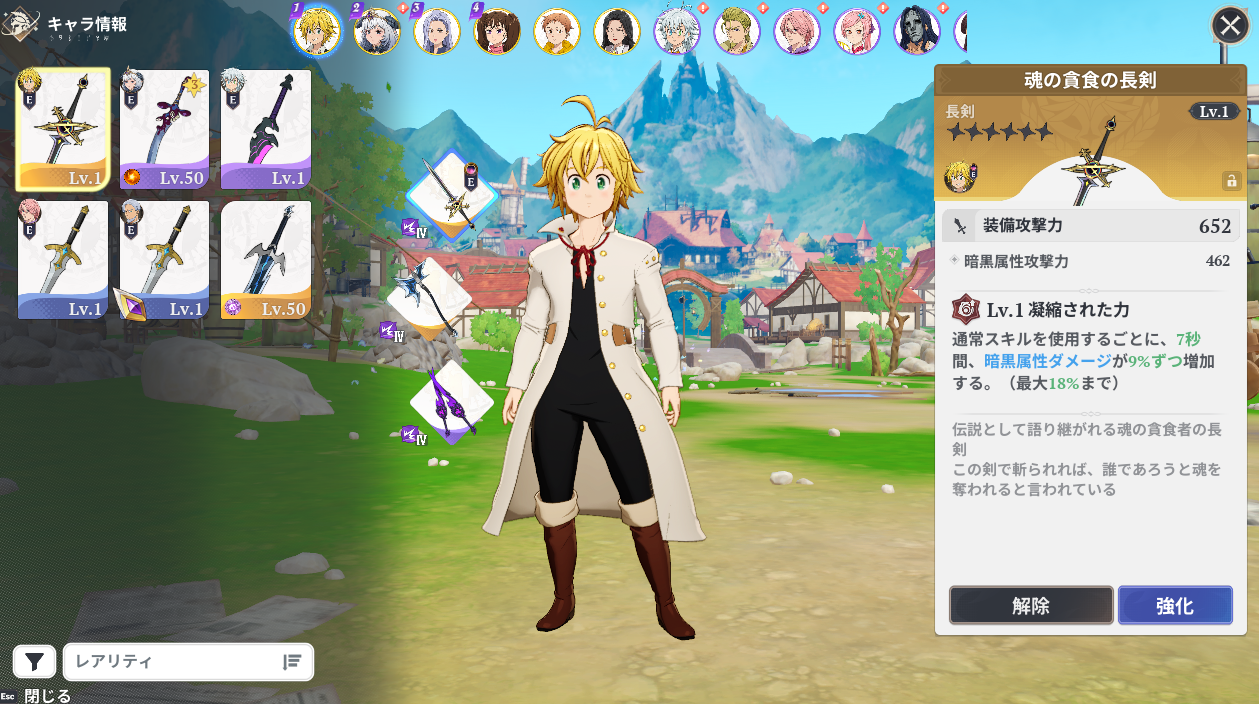Viewport: 1259px width, 704px height.
Task: Toggle the weapon lock icon
Action: 1231,181
